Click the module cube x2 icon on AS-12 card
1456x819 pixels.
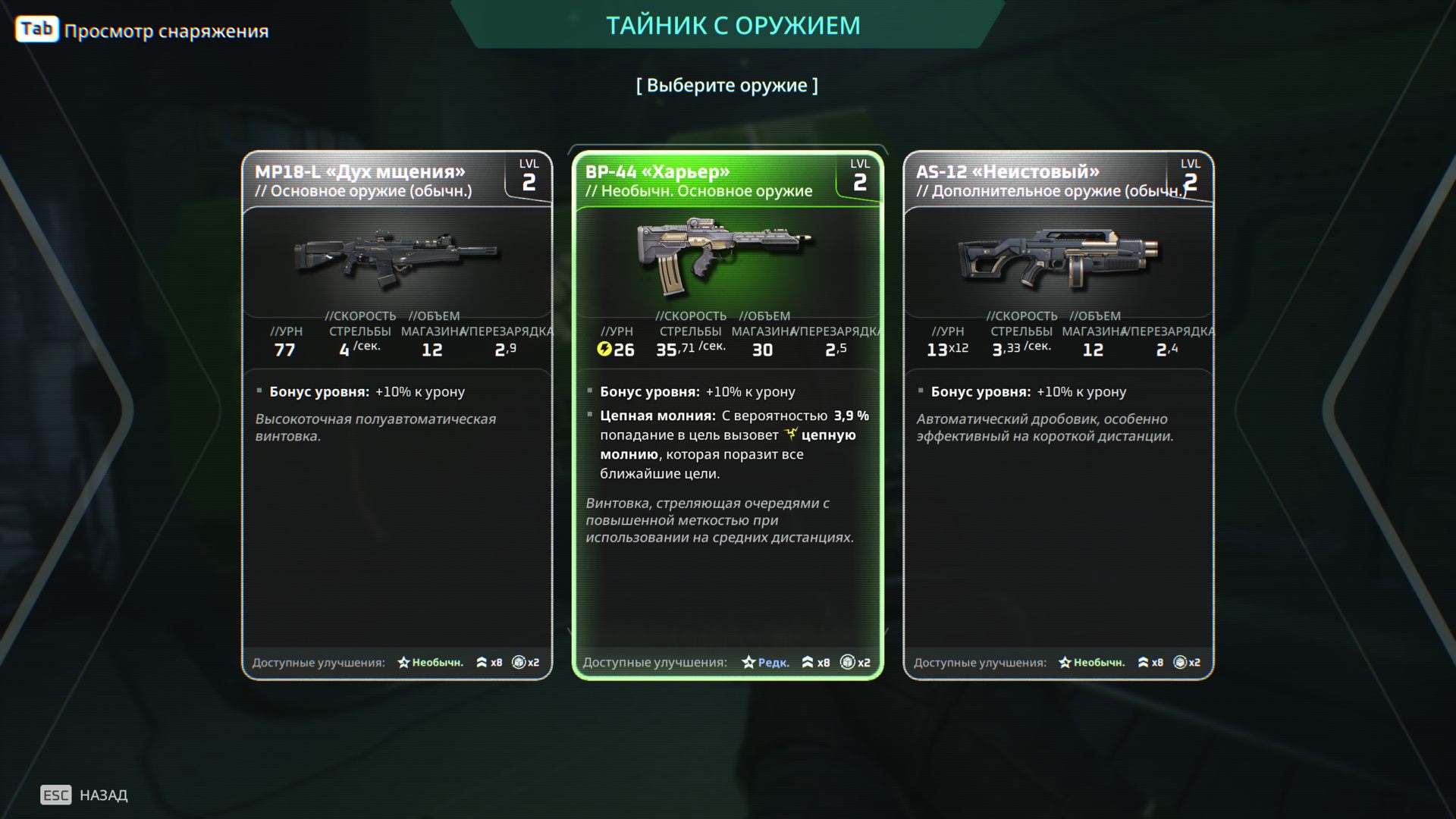[1181, 661]
